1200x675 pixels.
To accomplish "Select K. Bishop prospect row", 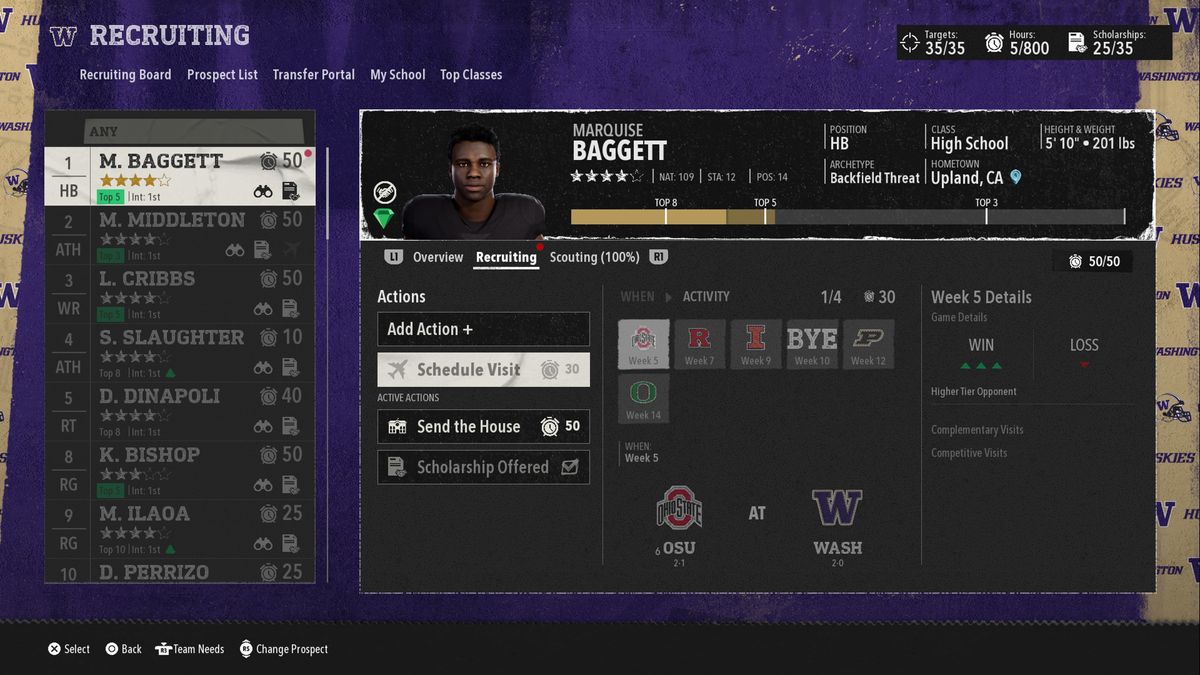I will [180, 470].
